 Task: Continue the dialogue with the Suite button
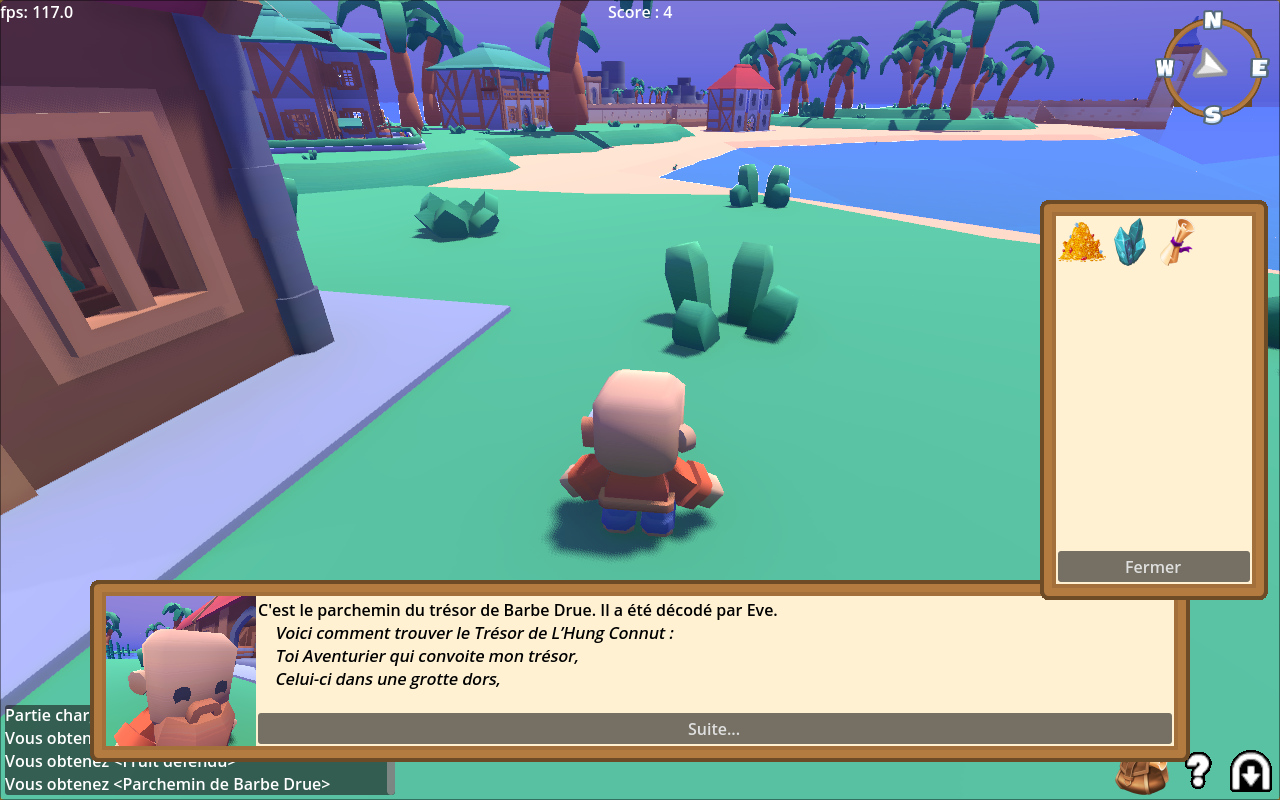click(714, 729)
